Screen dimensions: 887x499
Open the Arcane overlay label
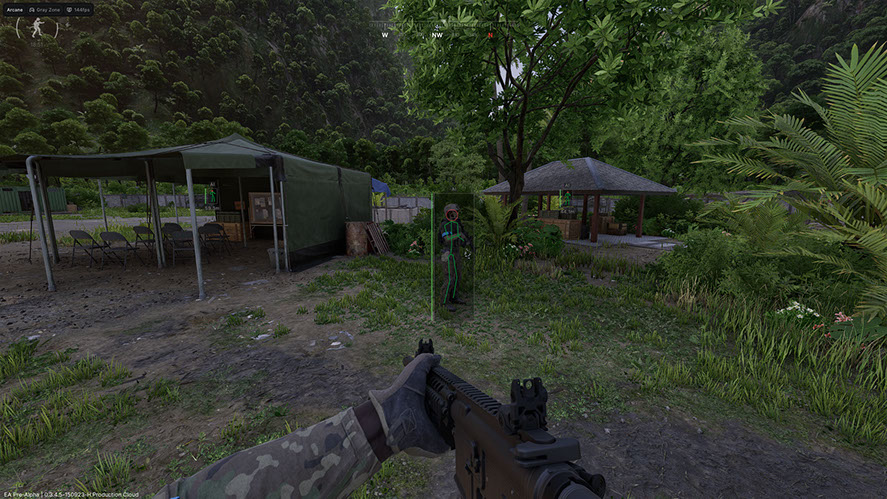(14, 9)
